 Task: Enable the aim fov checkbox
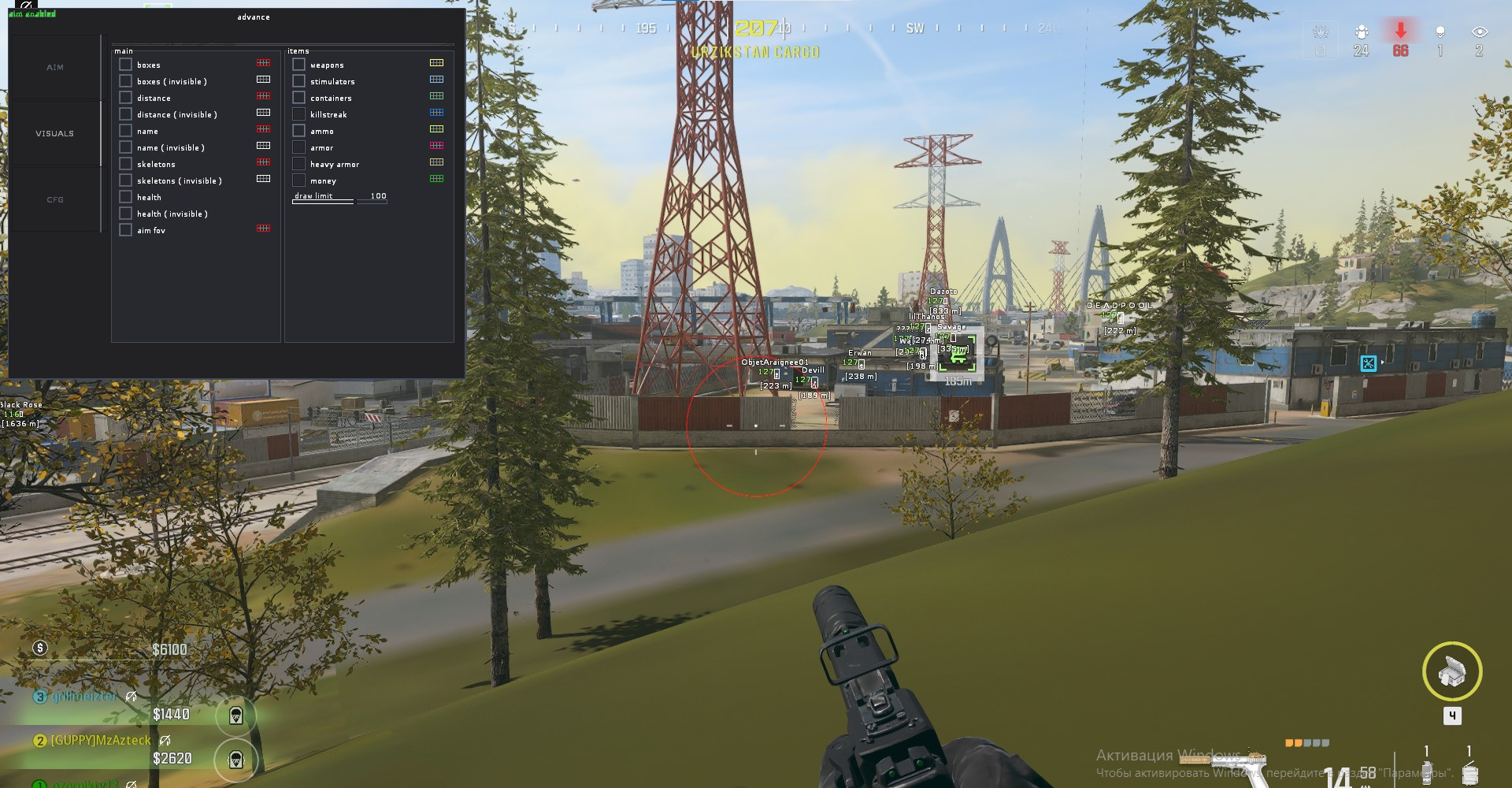[x=125, y=230]
